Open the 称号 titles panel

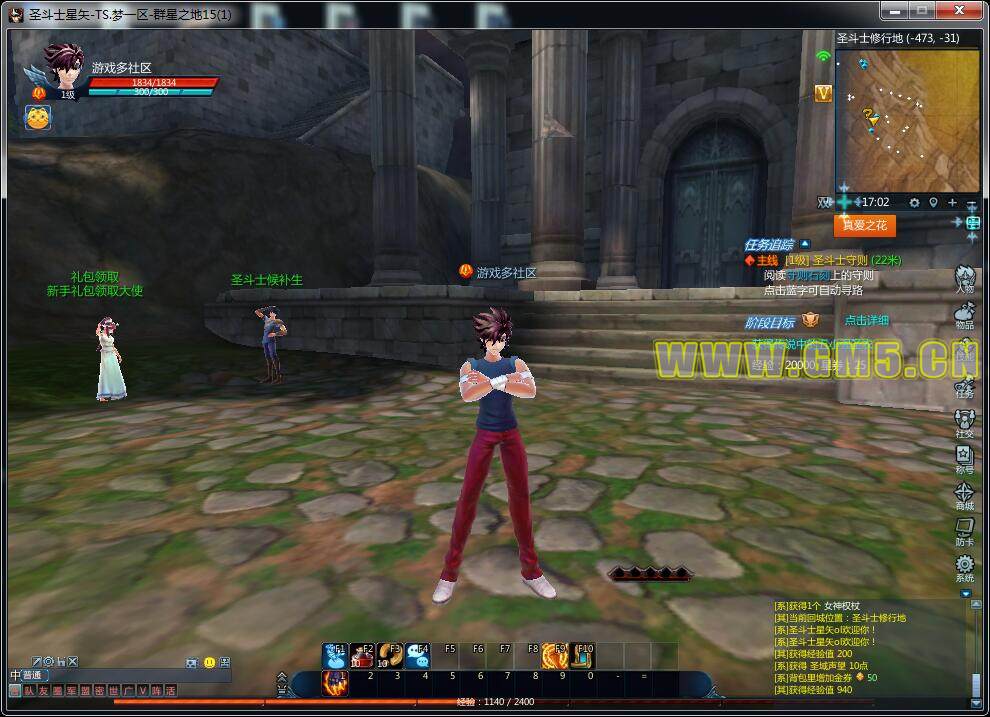pos(964,458)
